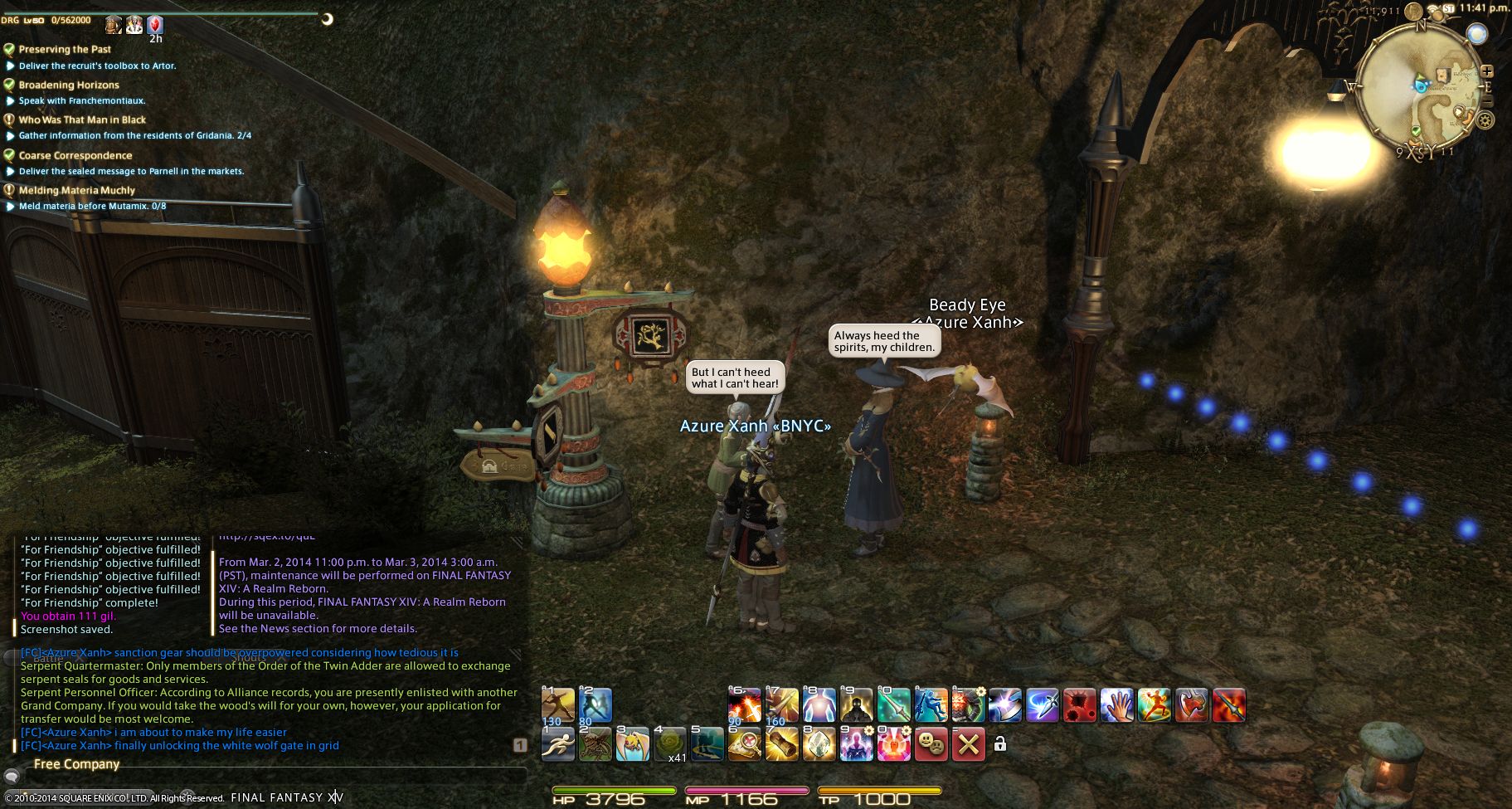Zoom in the minimap with the plus button
Image resolution: width=1512 pixels, height=809 pixels.
tap(1486, 71)
